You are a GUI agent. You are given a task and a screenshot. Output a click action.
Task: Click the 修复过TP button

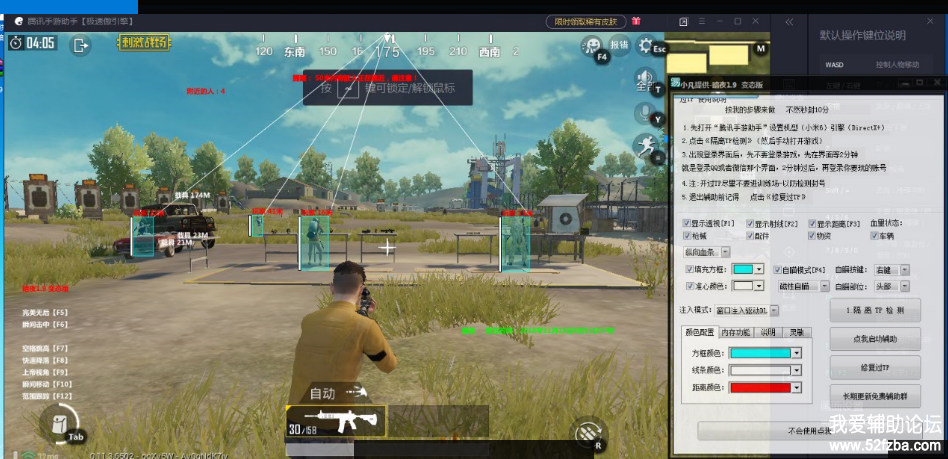tap(875, 368)
